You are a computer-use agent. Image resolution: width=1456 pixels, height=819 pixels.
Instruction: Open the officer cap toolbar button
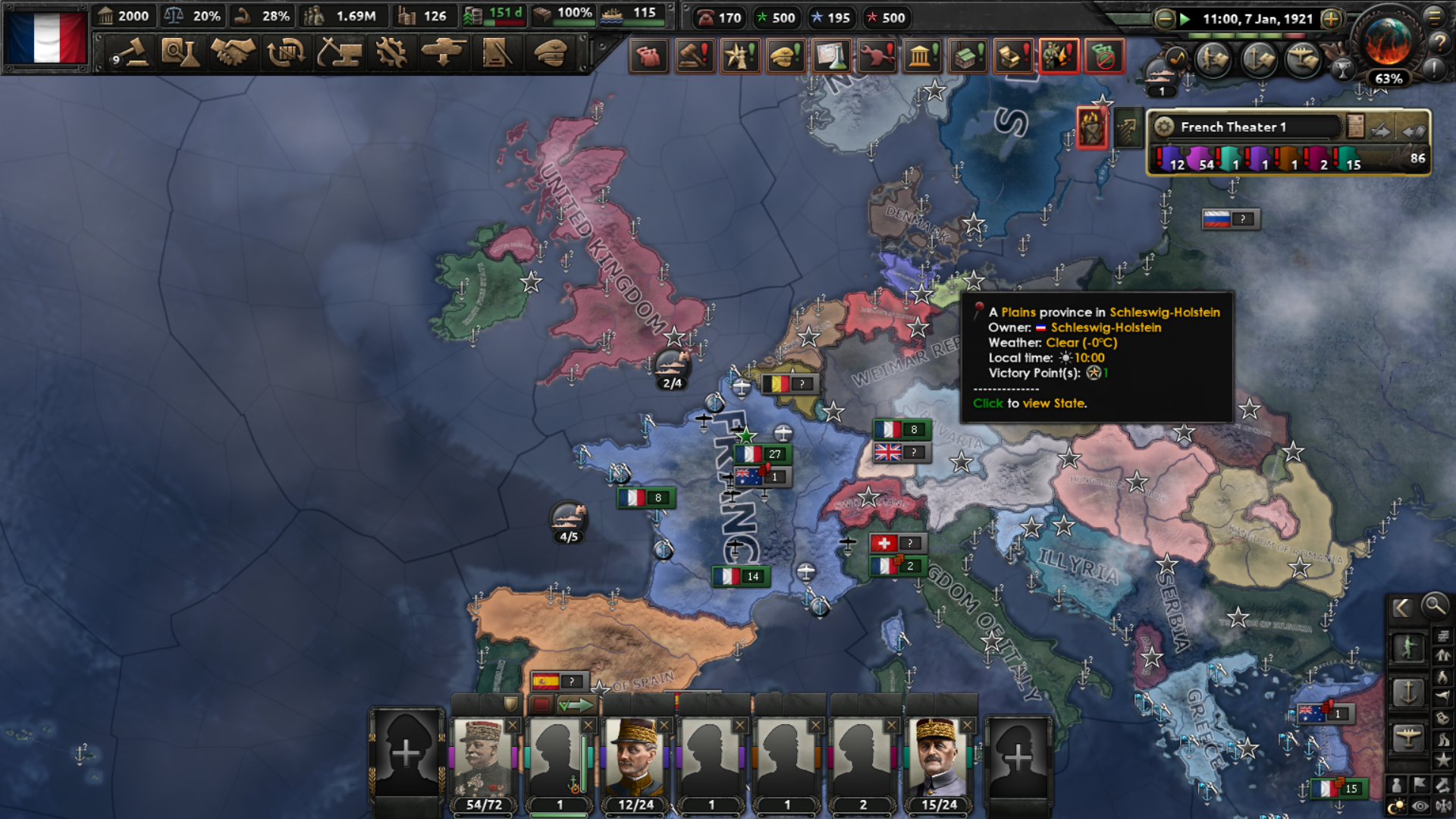pos(550,53)
